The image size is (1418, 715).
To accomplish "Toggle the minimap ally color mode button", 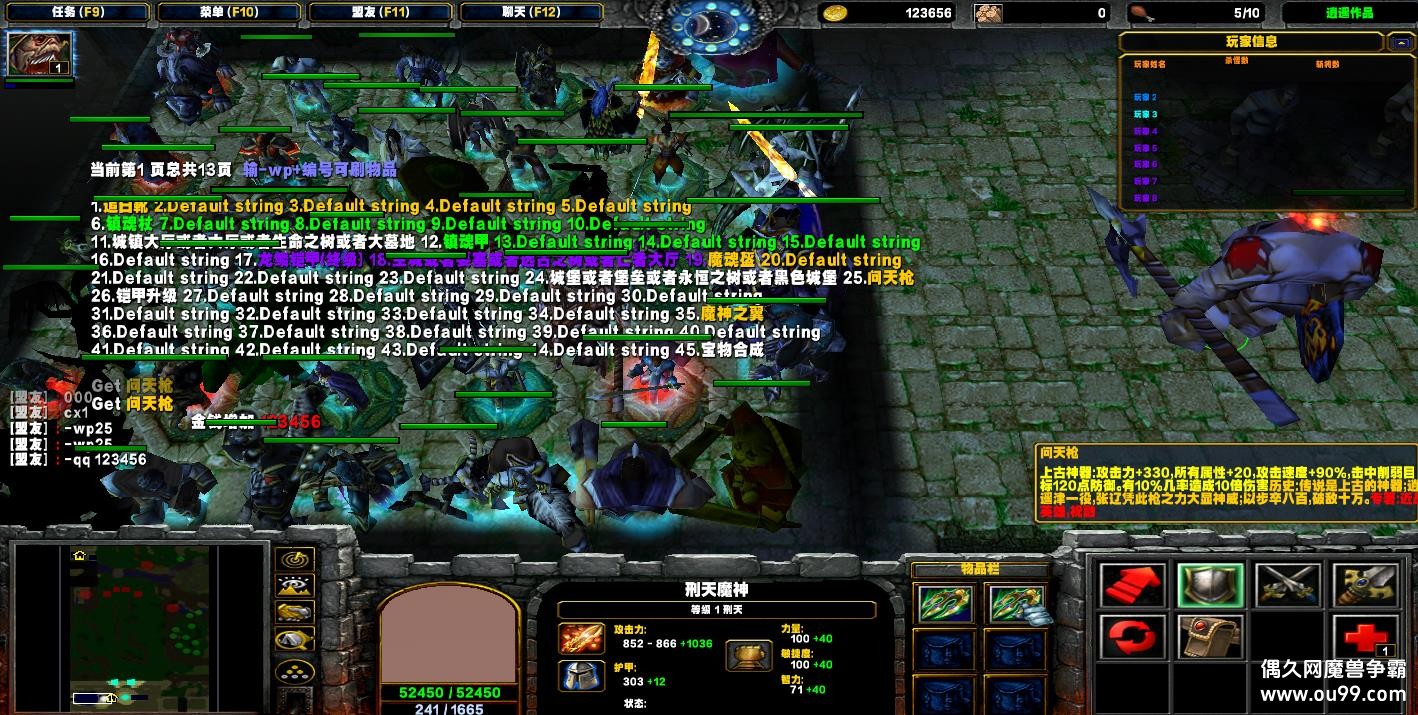I will (x=294, y=613).
